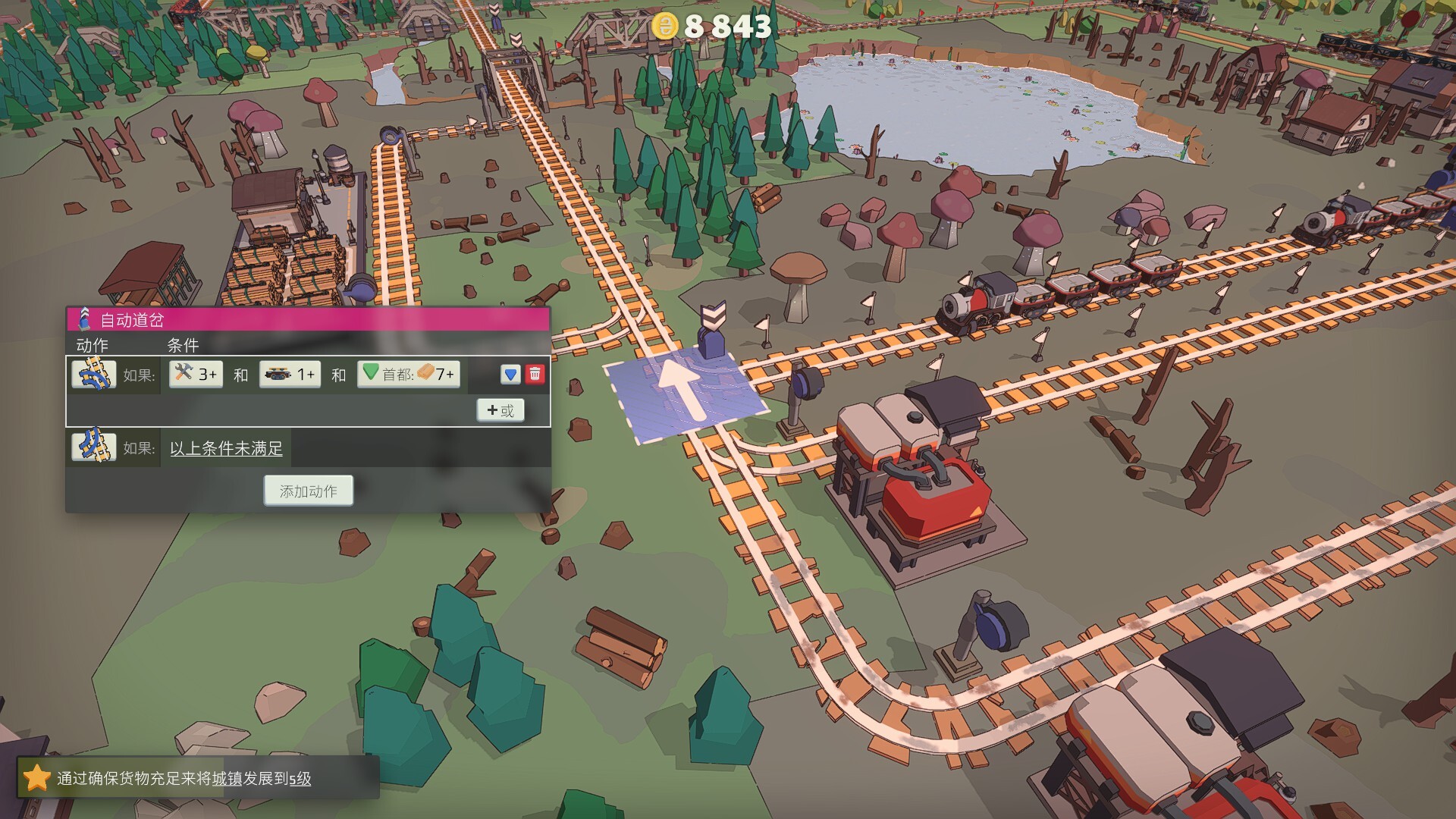Open the blue arrow dropdown in the condition row
The image size is (1456, 819).
click(x=510, y=373)
